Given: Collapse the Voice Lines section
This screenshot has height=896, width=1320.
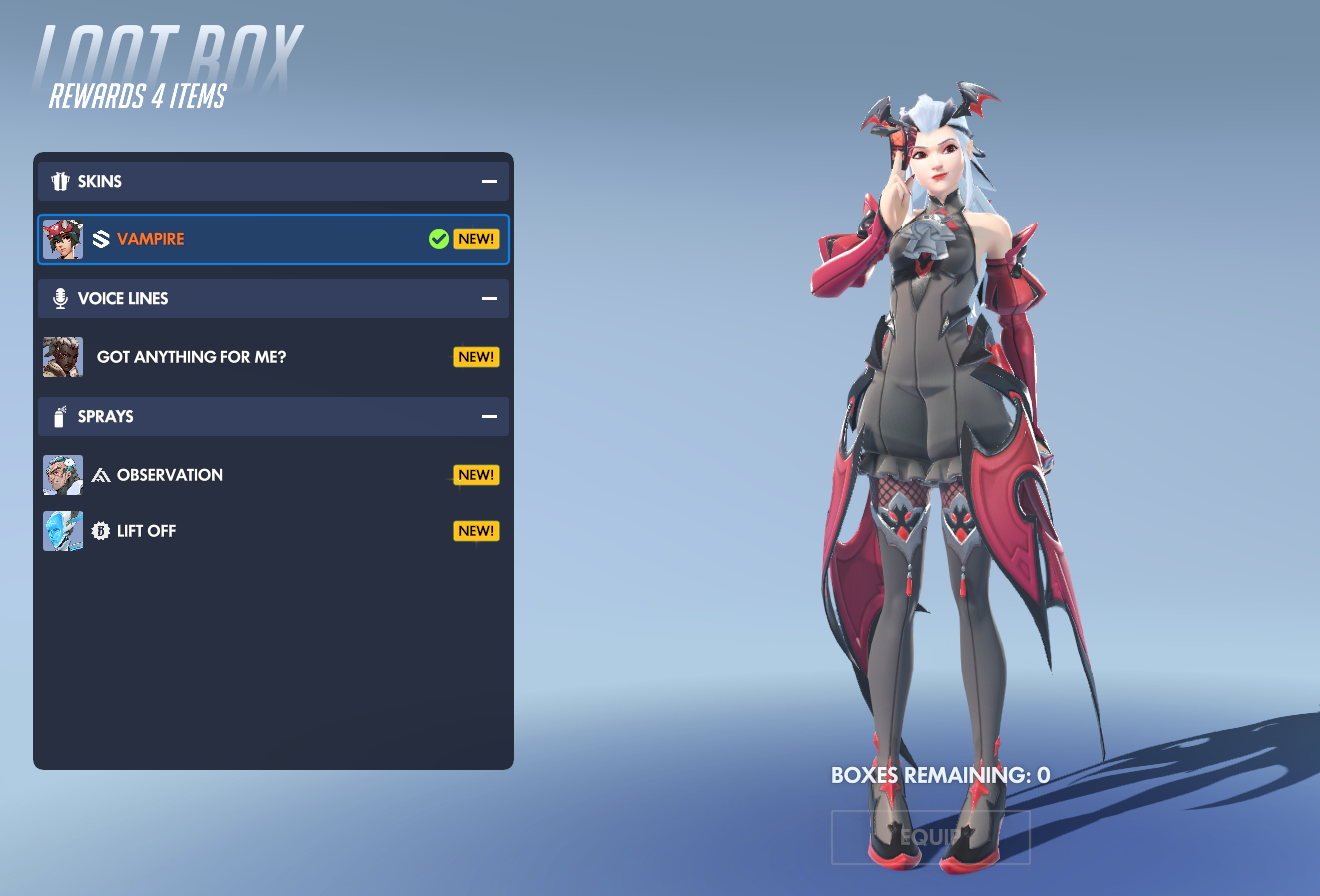Looking at the screenshot, I should pyautogui.click(x=489, y=299).
